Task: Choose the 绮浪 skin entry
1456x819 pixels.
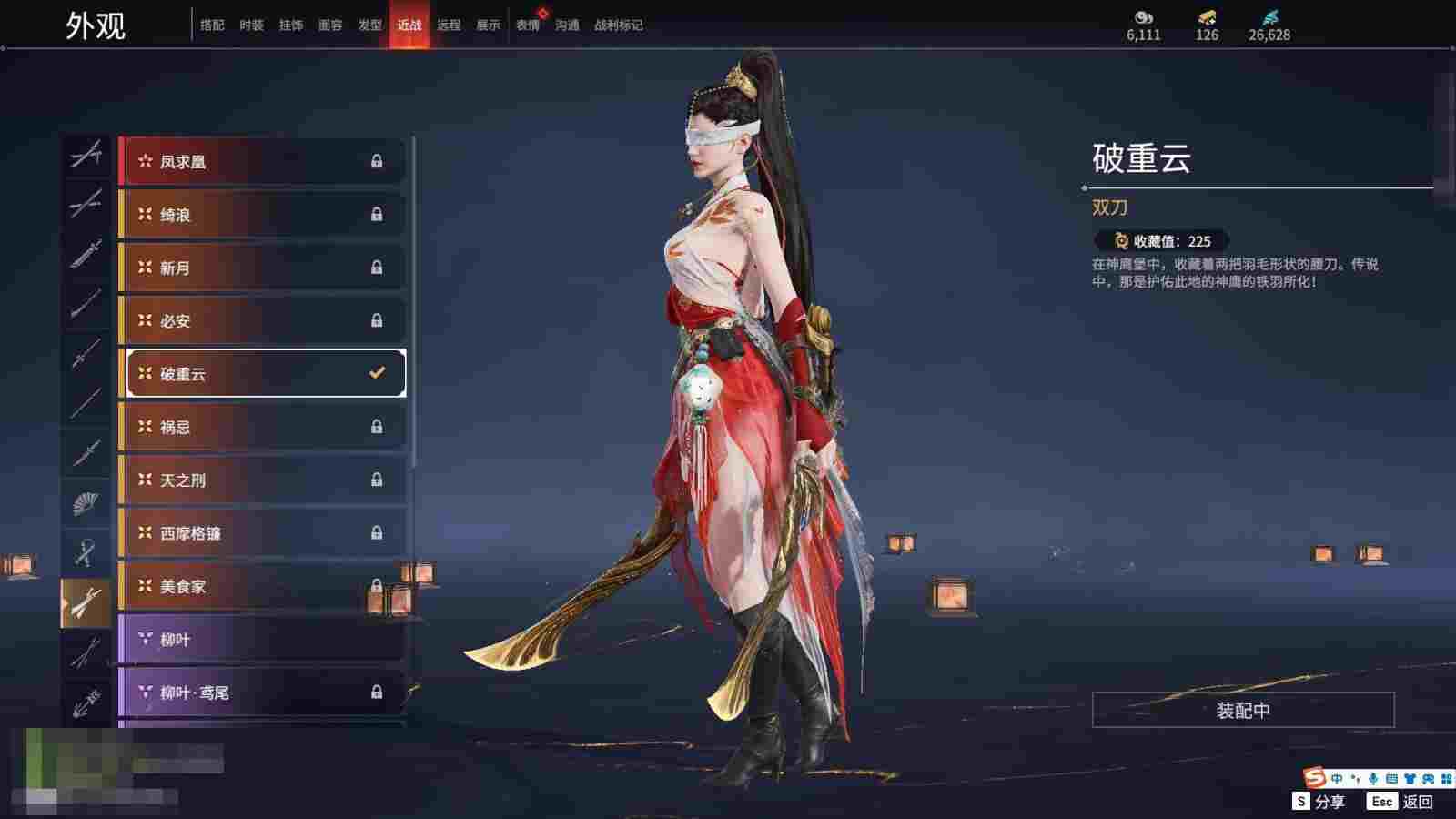Action: coord(262,215)
